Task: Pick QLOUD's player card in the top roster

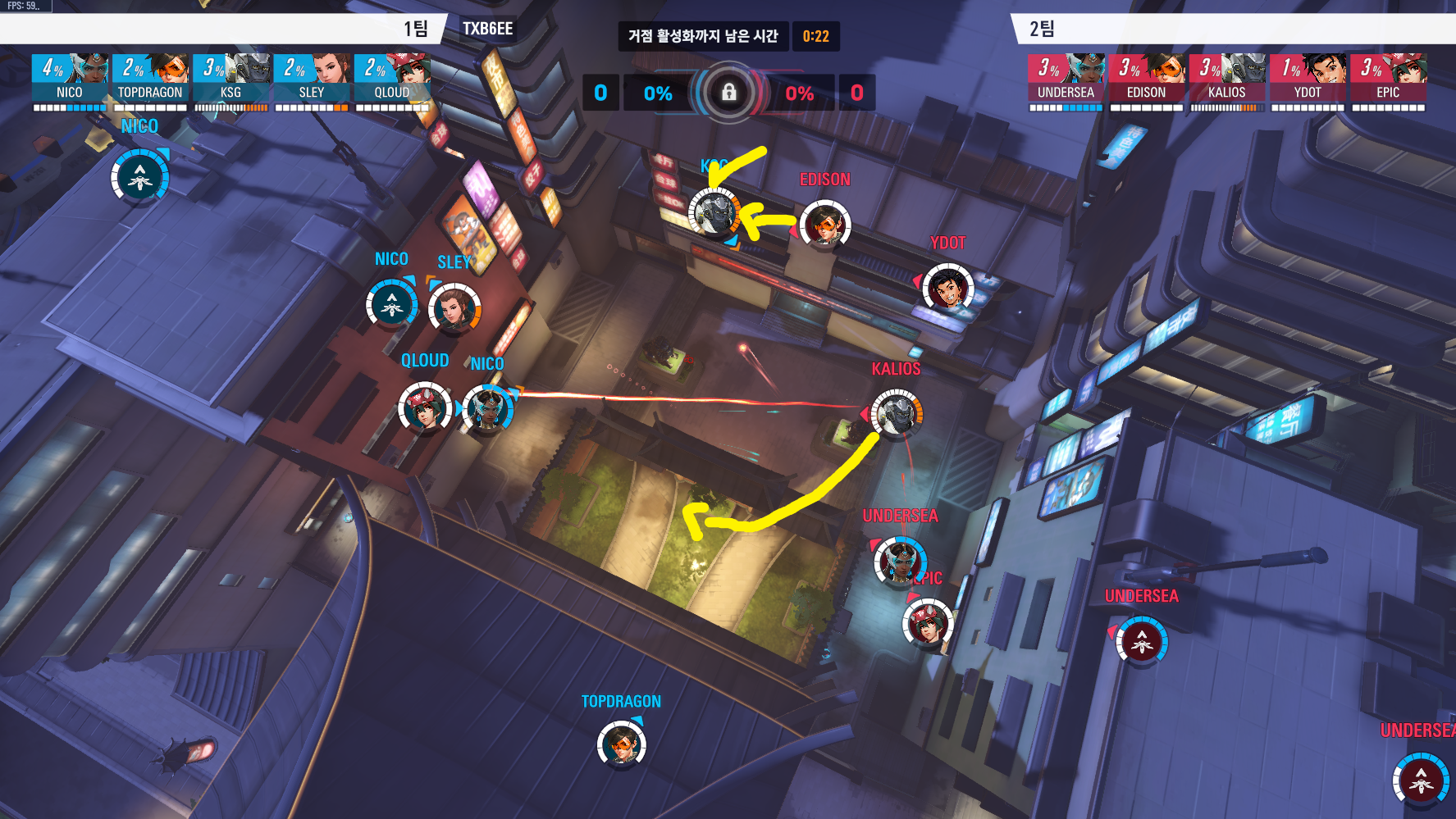Action: (x=391, y=80)
